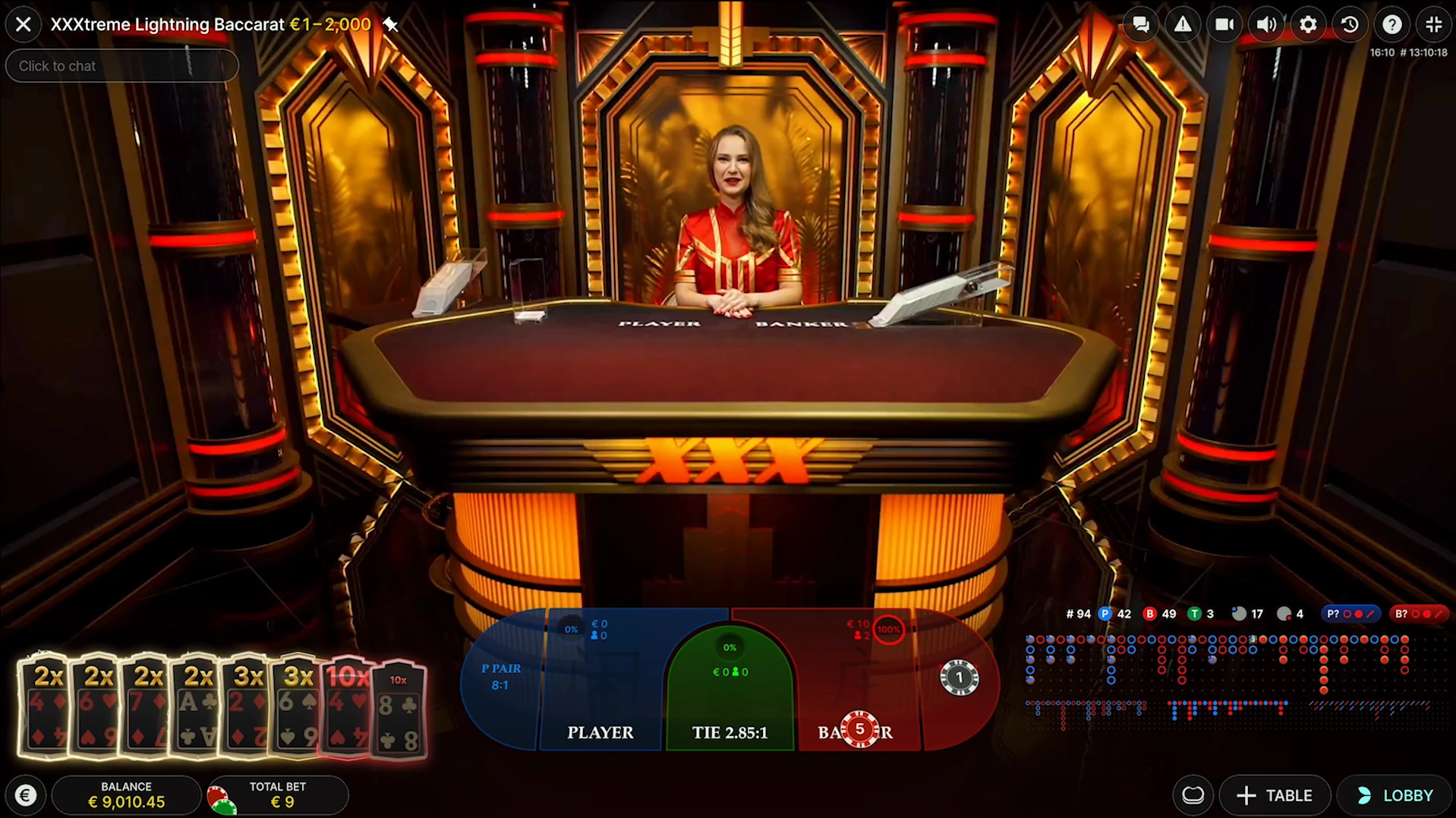Exit full screen mode
Viewport: 1456px width, 818px height.
click(1433, 24)
